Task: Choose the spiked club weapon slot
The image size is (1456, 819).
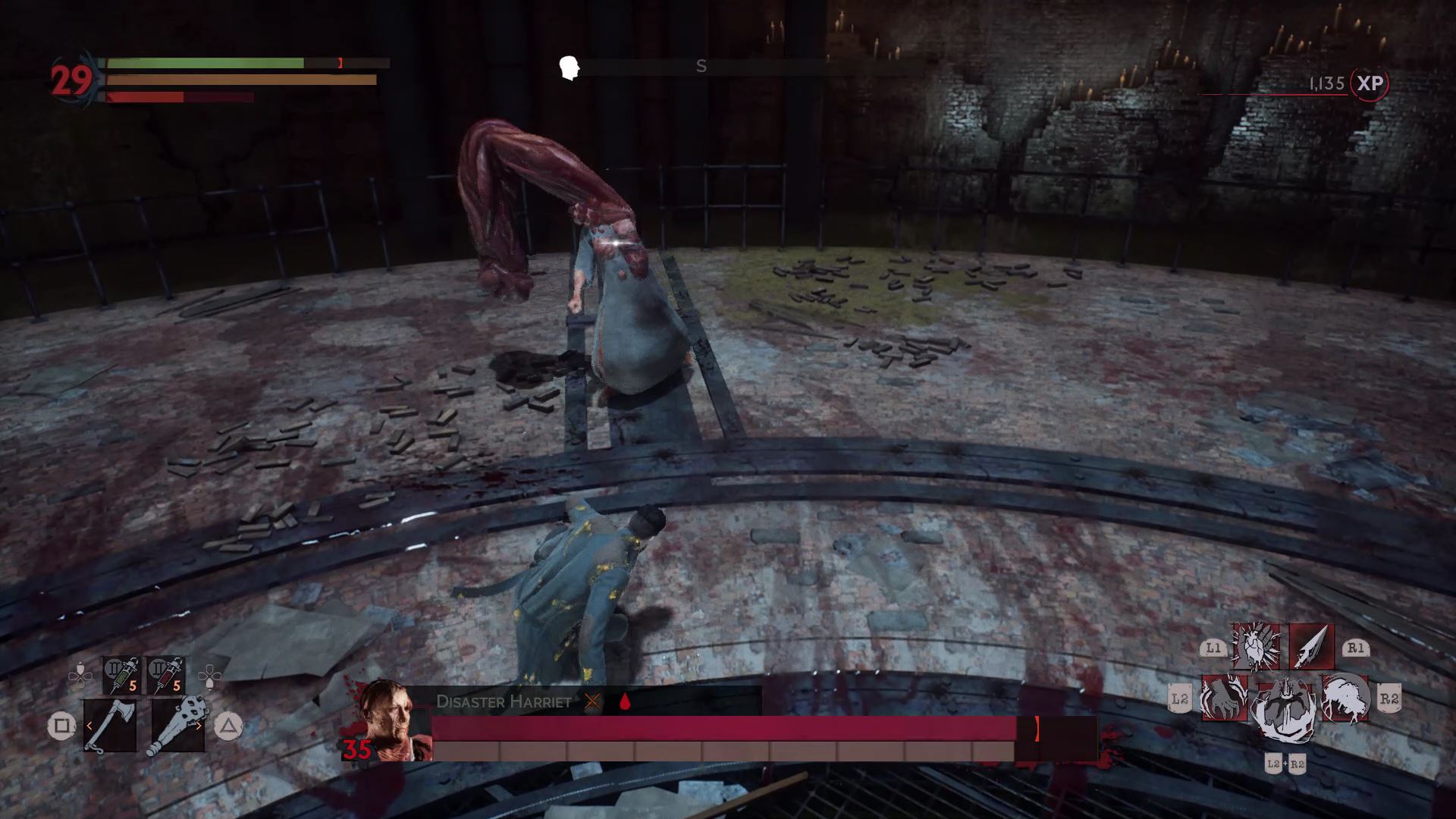Action: pos(177,726)
